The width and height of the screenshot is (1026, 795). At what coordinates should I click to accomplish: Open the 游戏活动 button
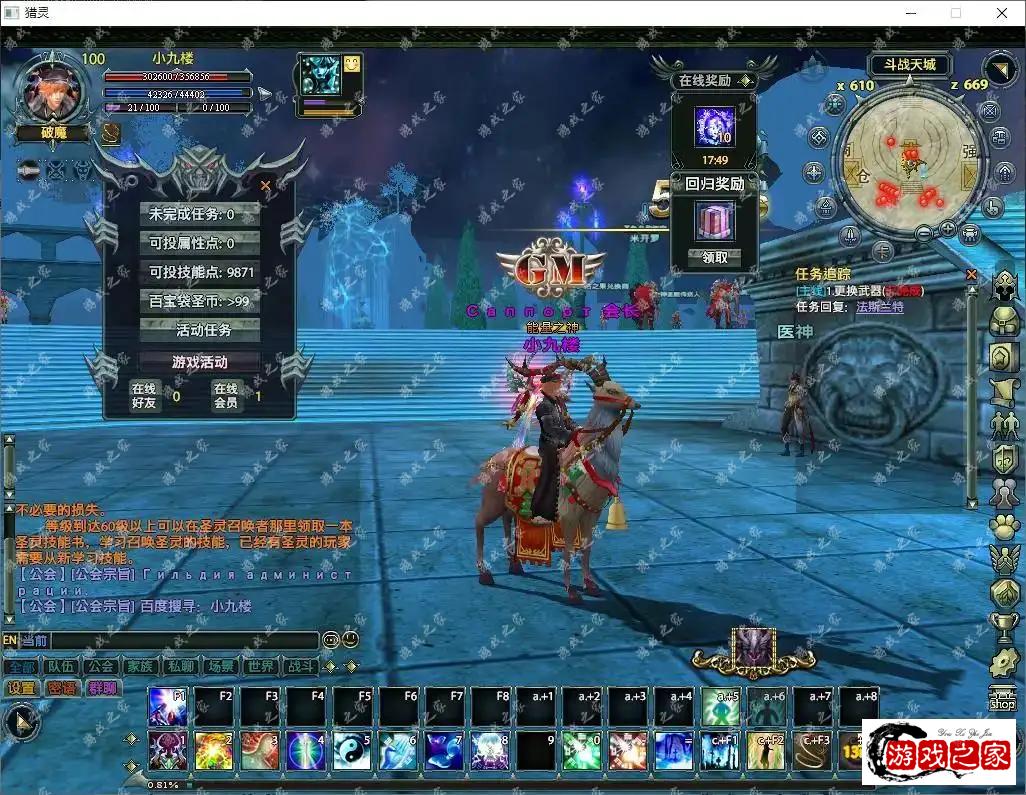click(x=200, y=362)
